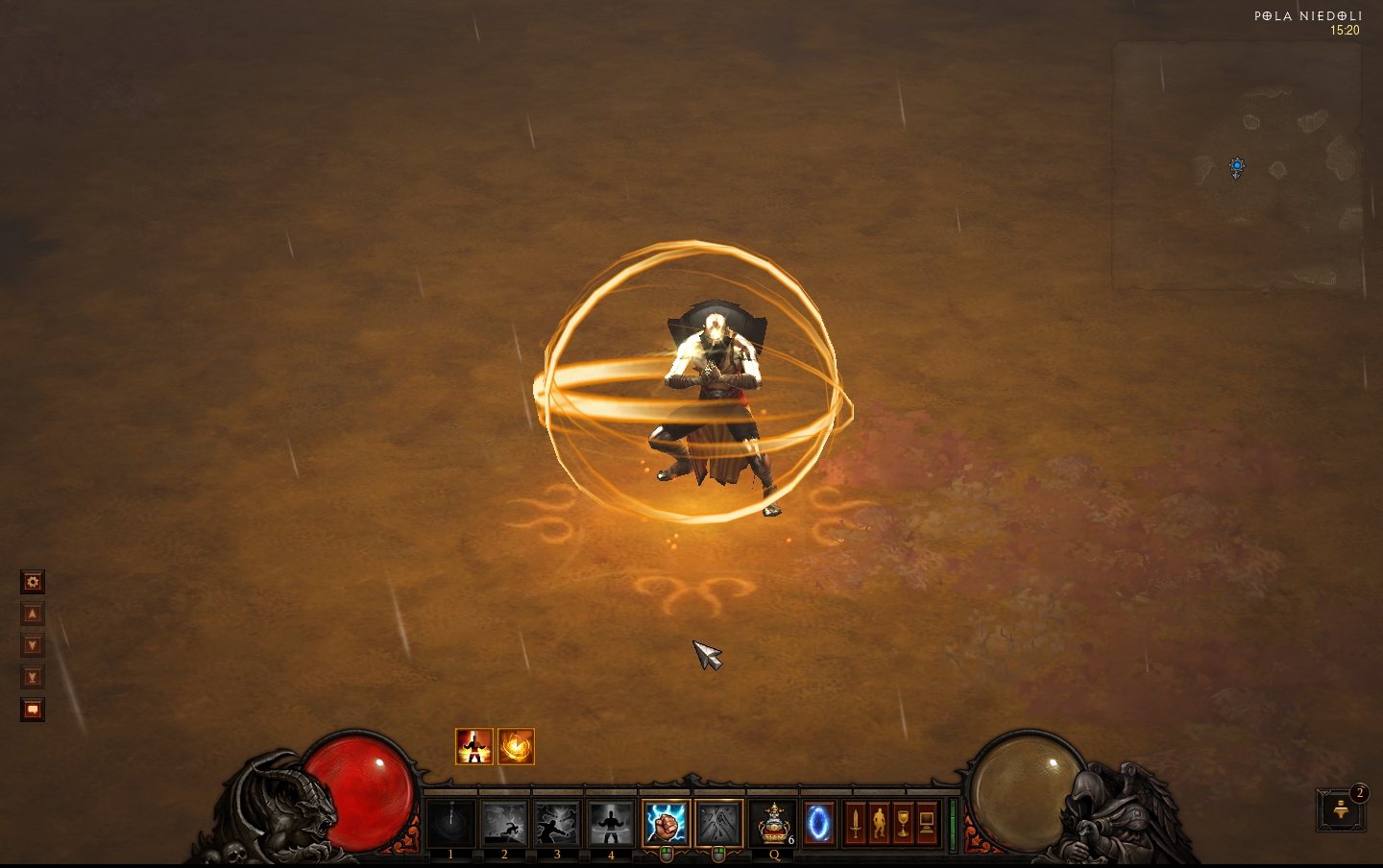Open the skills menu with the sword icon

[855, 824]
